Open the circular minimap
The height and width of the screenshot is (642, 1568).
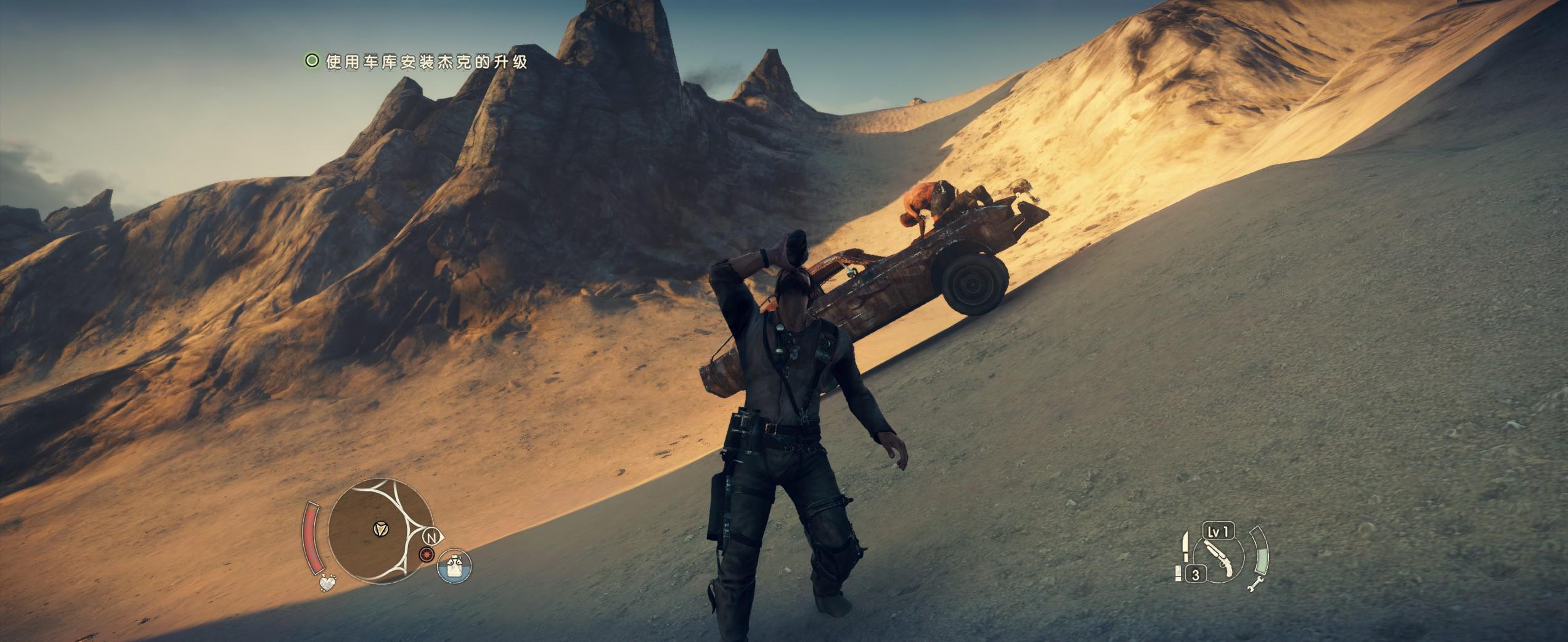(378, 530)
